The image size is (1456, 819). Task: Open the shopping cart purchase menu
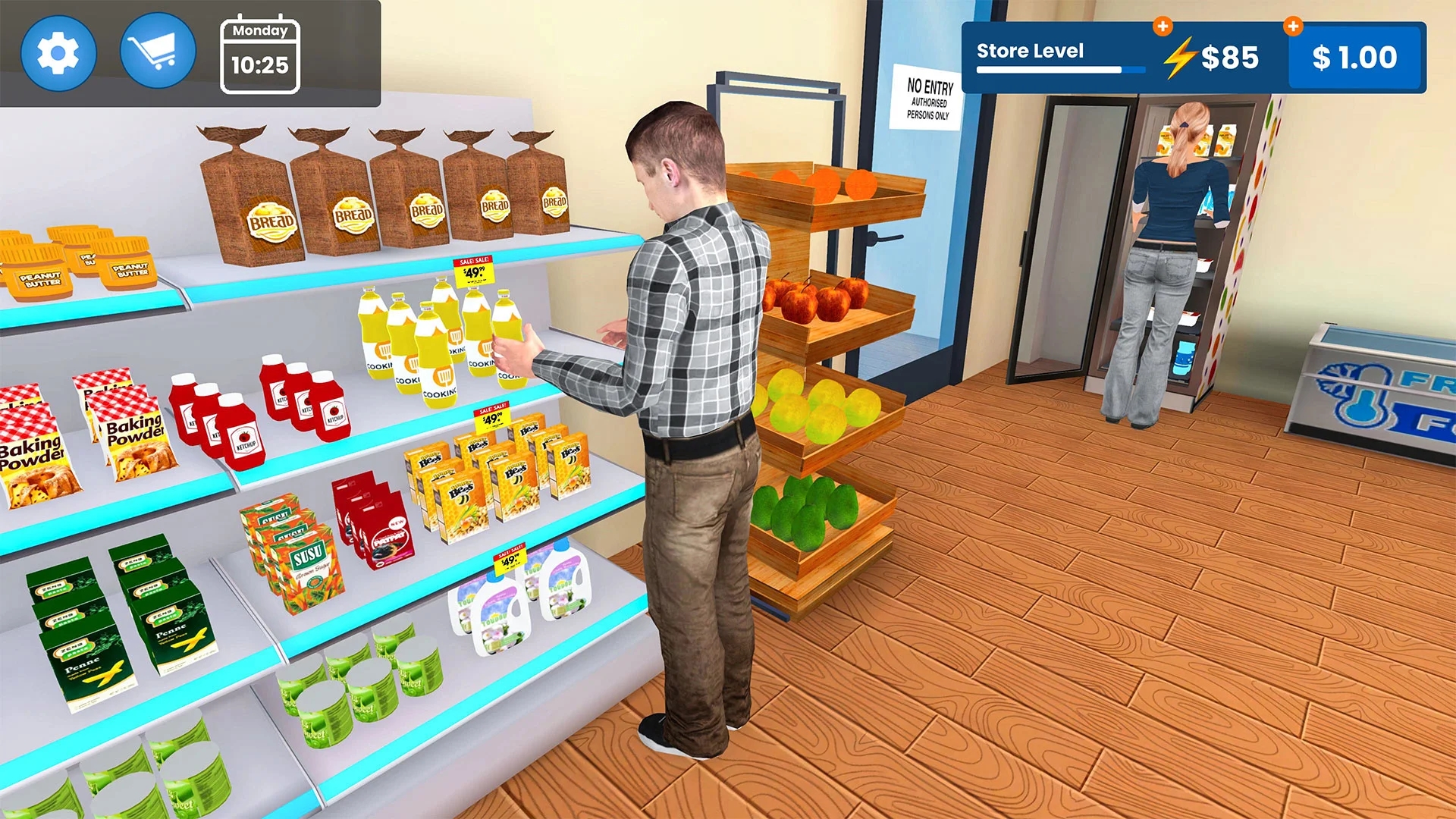coord(157,50)
